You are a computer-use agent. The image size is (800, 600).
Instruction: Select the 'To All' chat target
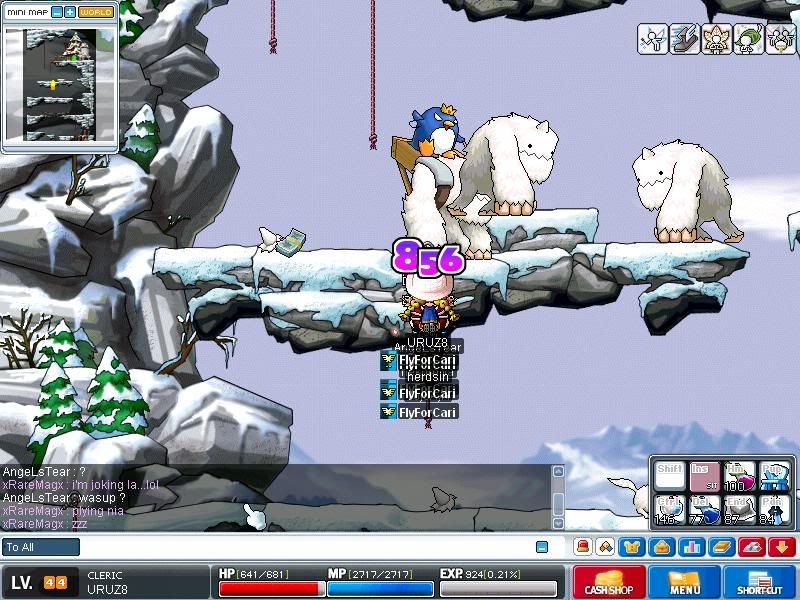41,547
